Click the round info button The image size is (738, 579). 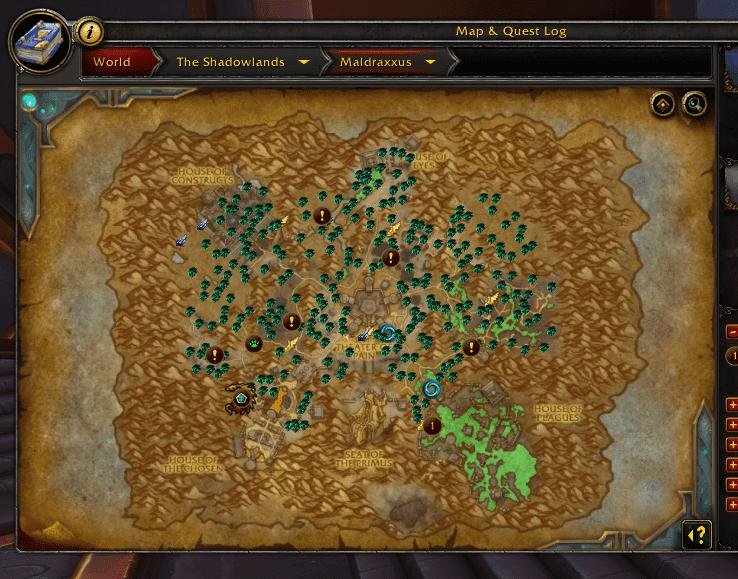click(90, 32)
